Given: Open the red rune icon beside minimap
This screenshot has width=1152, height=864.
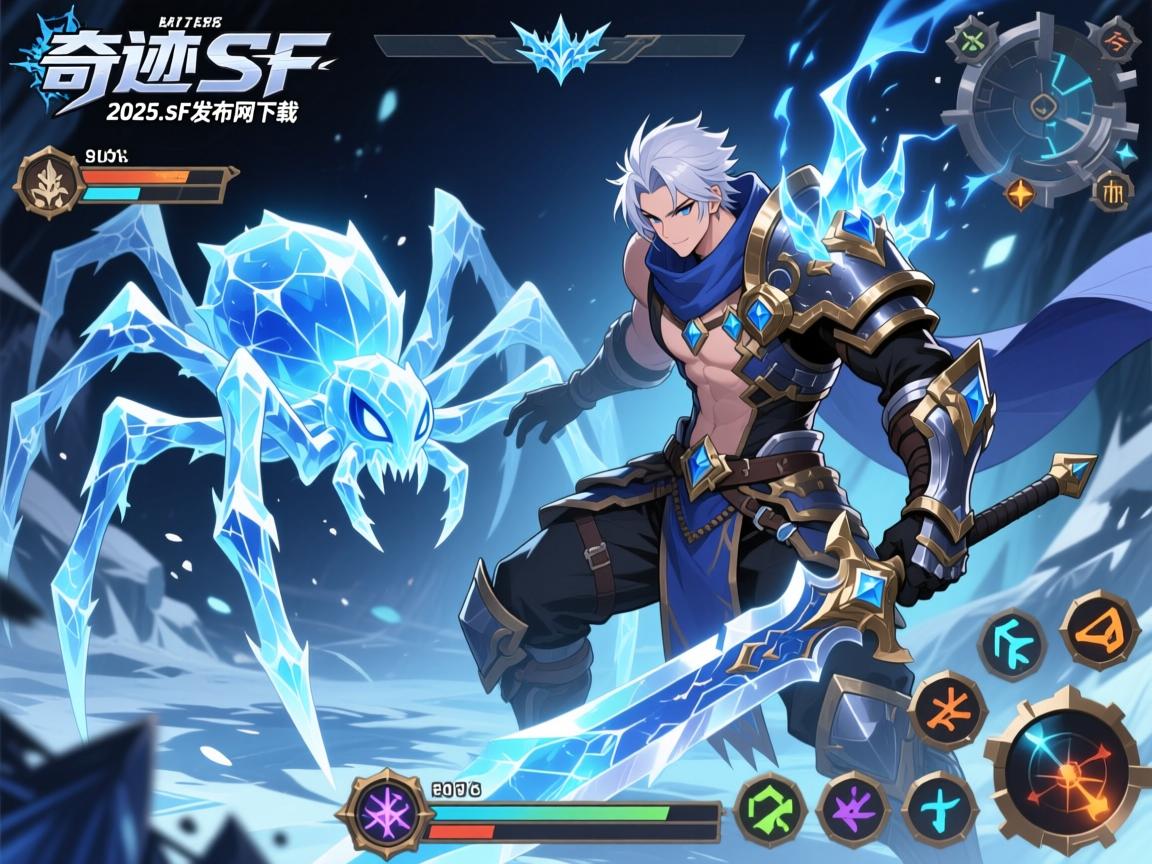Looking at the screenshot, I should [1113, 41].
